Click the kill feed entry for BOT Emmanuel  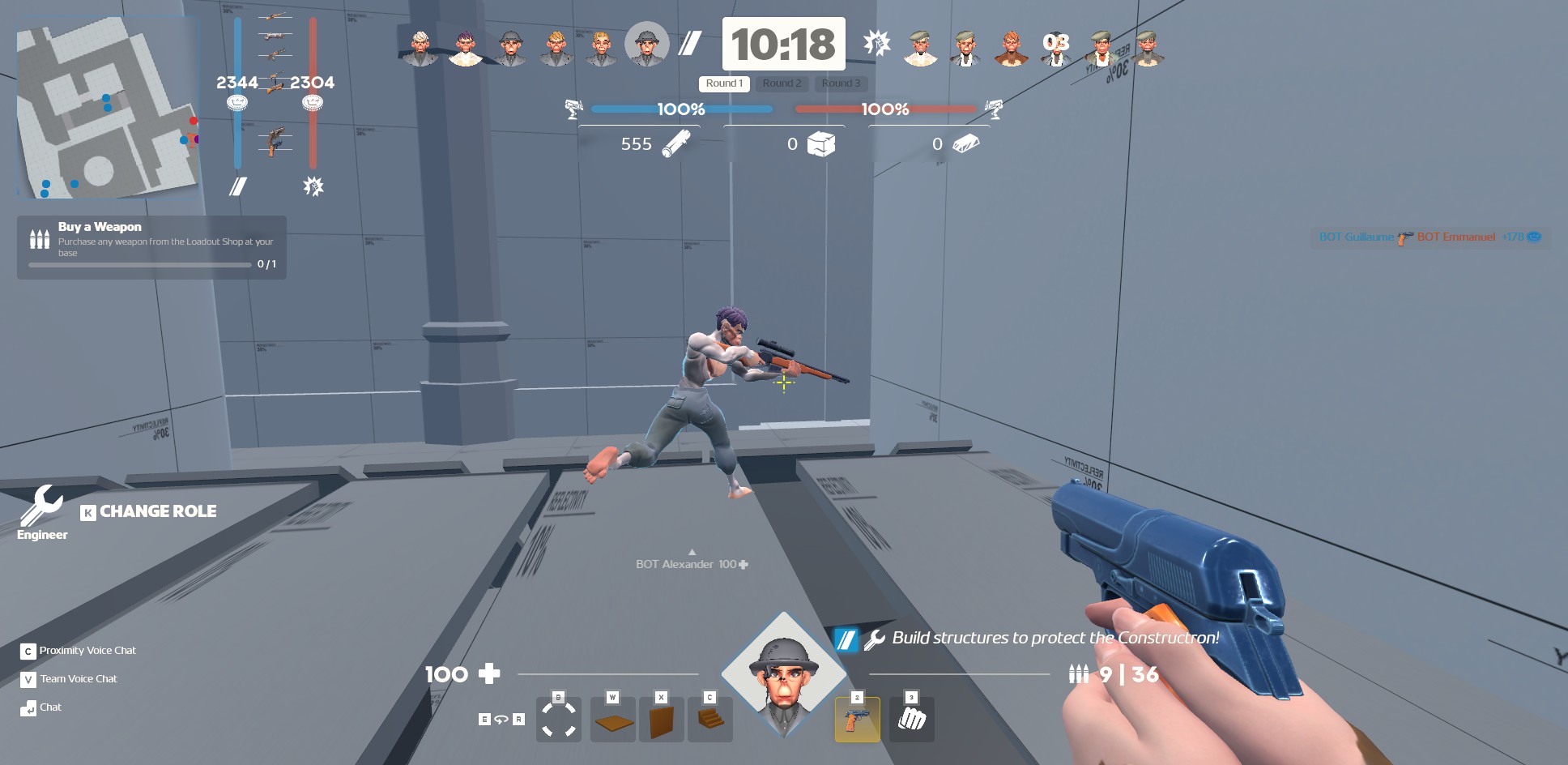point(1455,237)
